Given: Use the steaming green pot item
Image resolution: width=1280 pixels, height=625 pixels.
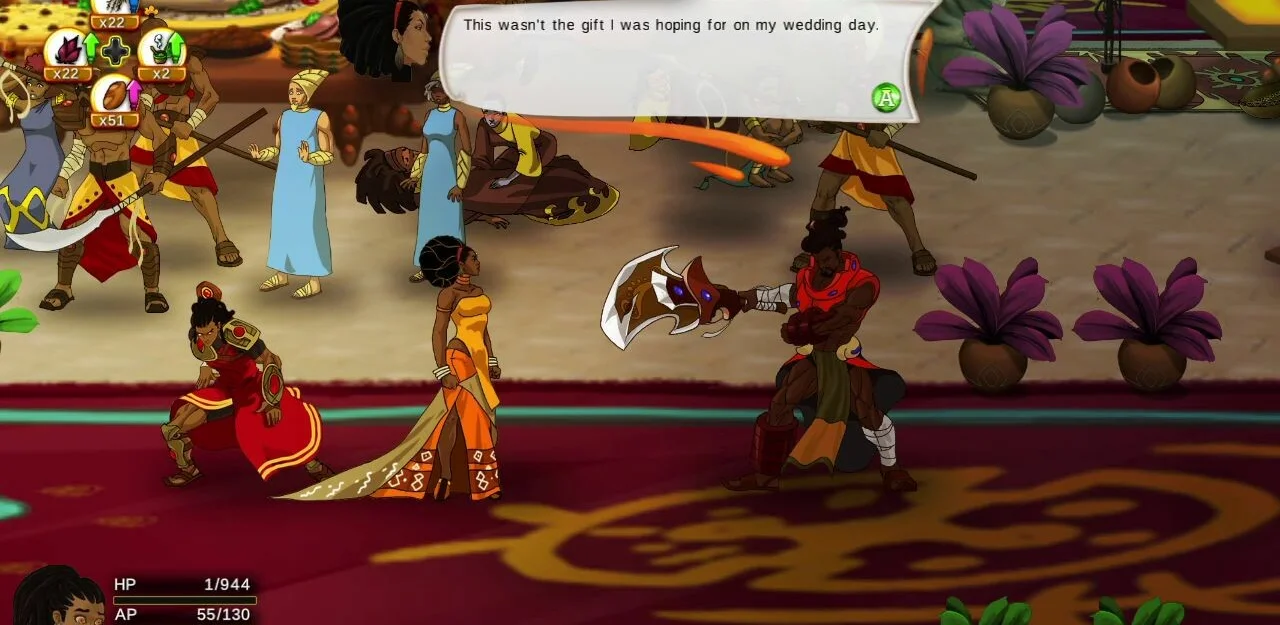Looking at the screenshot, I should click(158, 49).
